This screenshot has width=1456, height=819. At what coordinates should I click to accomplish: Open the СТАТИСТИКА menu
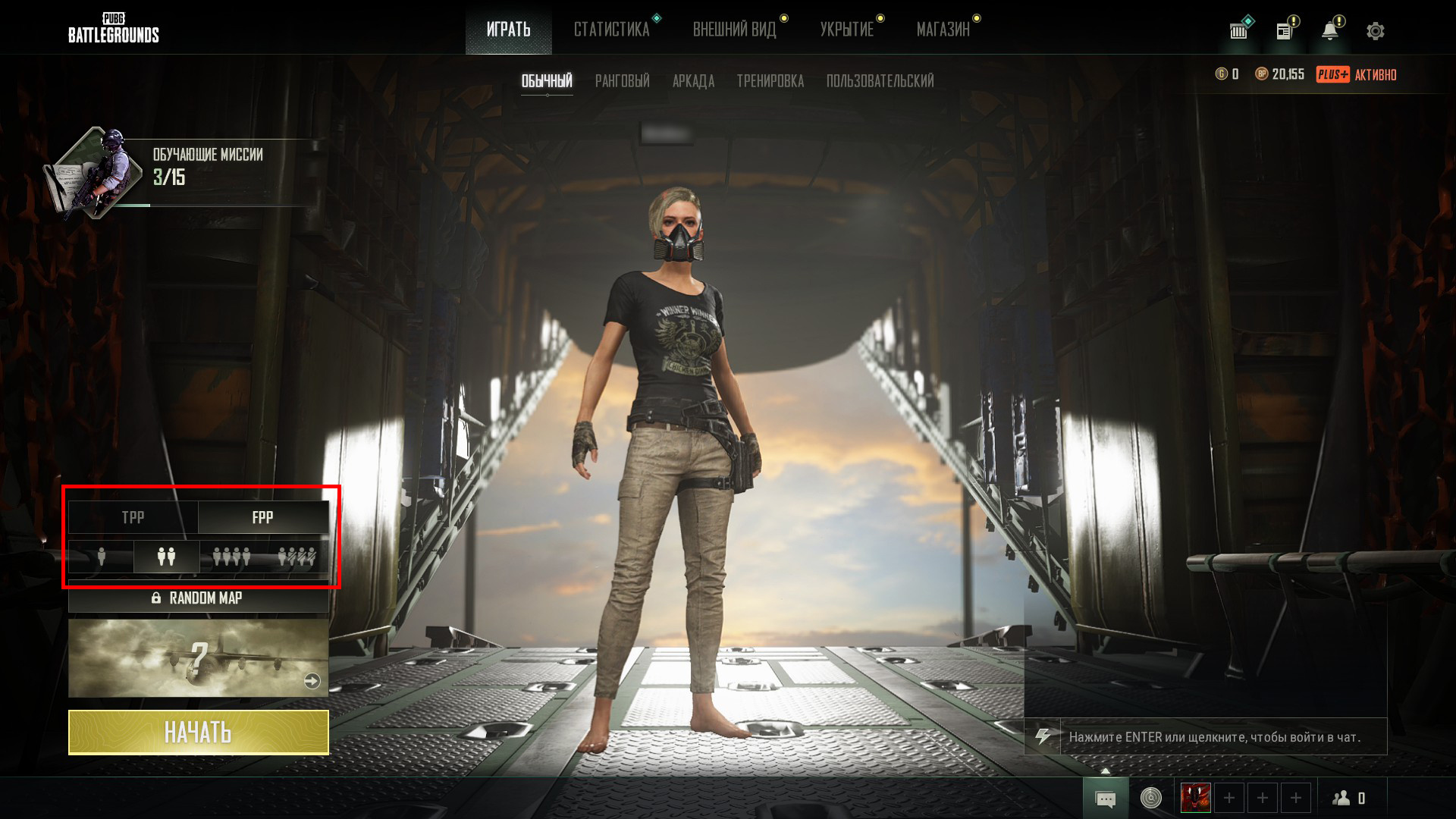click(x=613, y=29)
